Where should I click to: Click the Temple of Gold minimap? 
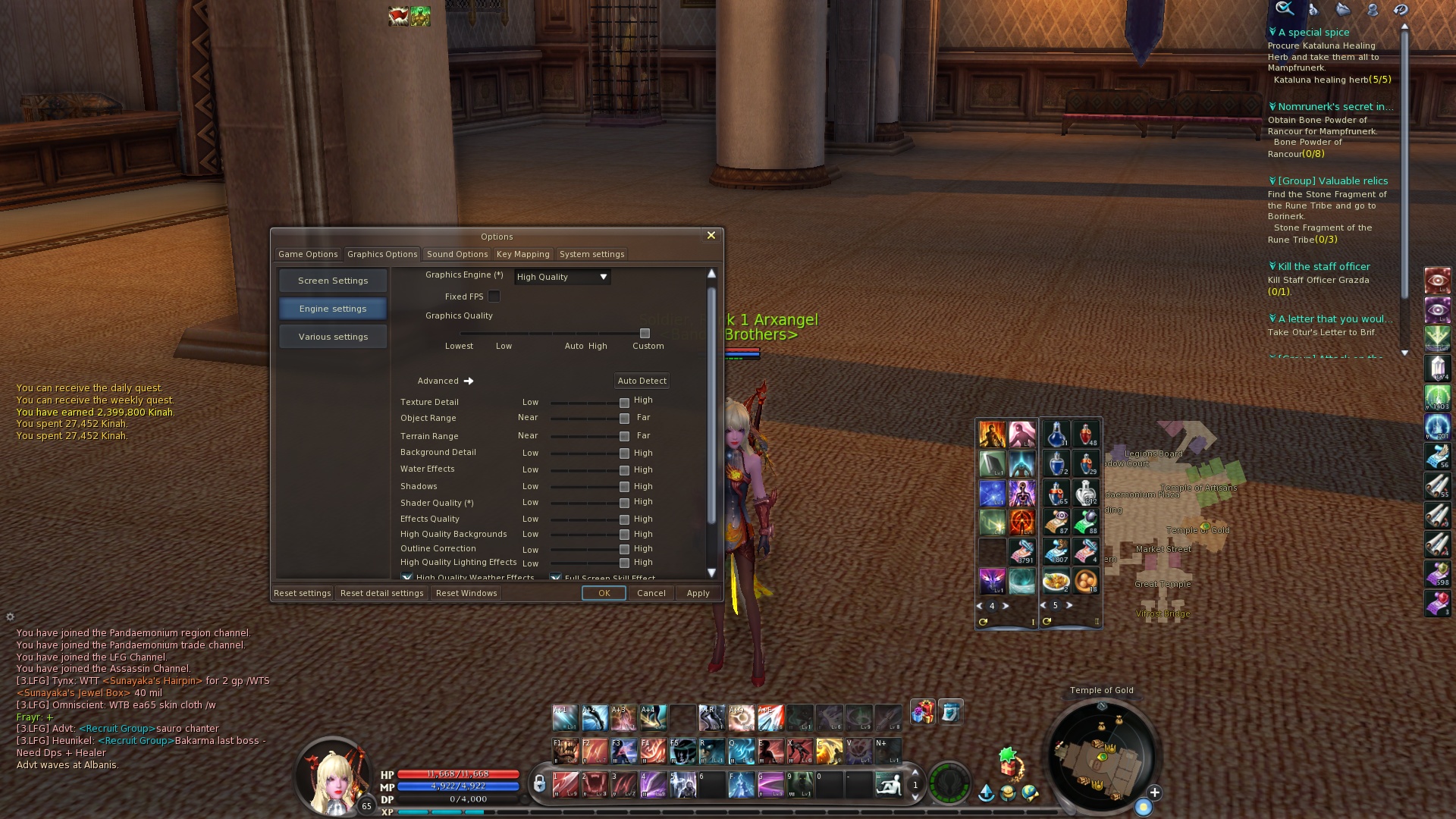(x=1102, y=756)
